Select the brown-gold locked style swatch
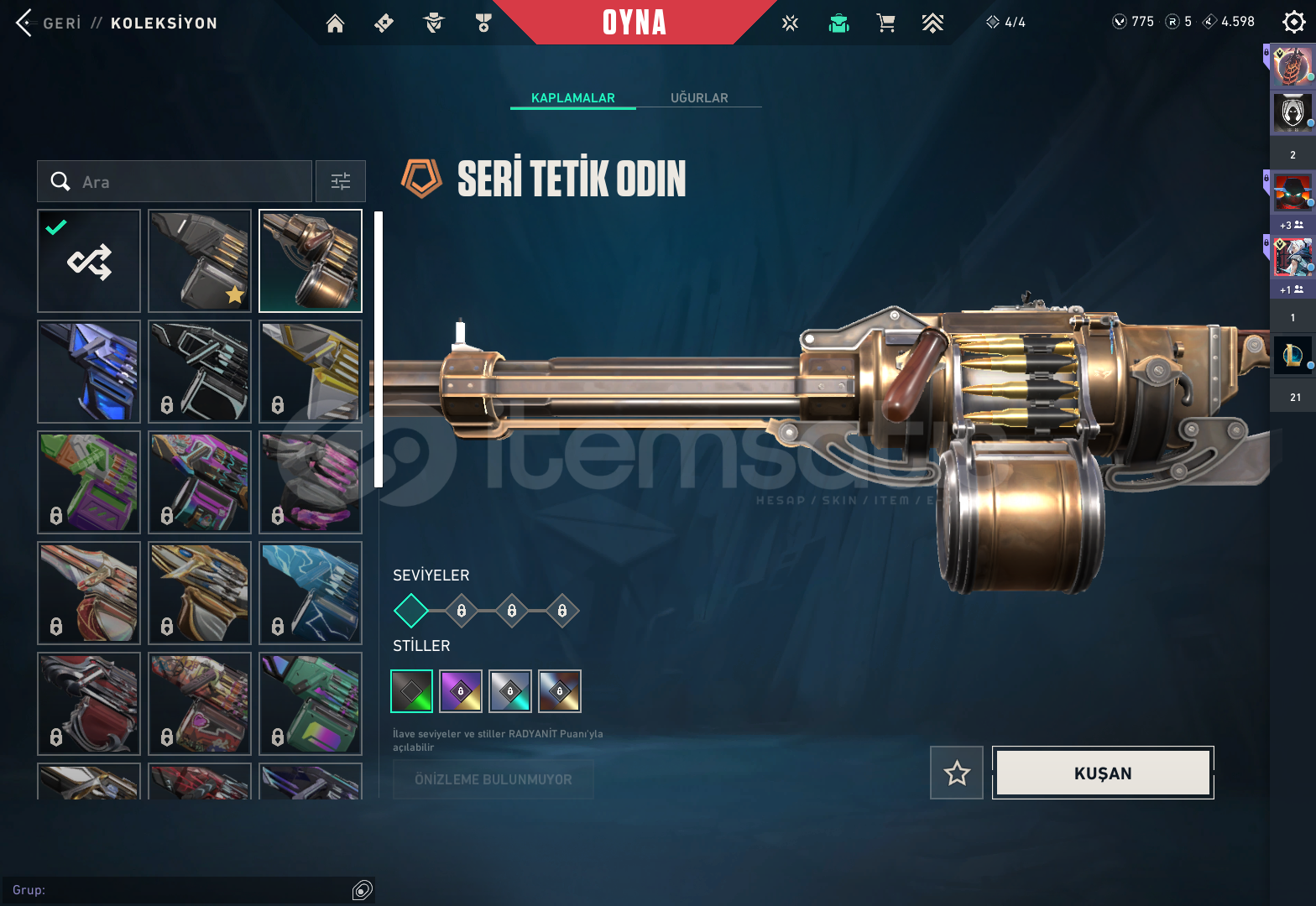1316x906 pixels. pos(560,691)
